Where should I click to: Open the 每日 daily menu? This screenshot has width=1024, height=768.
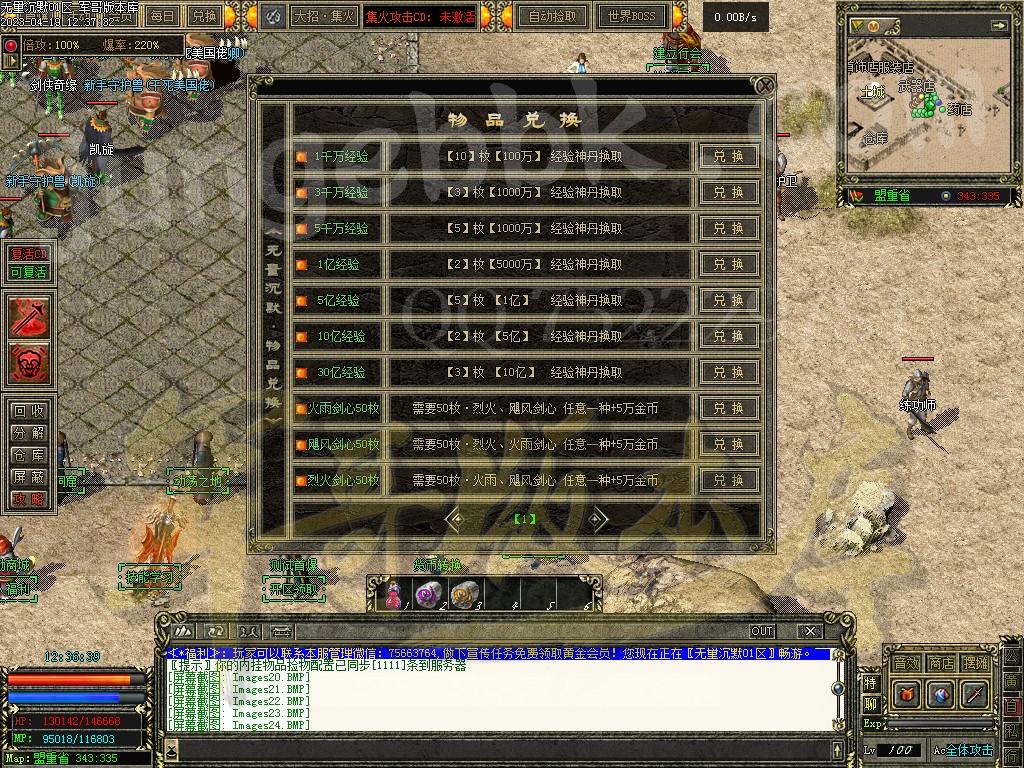tap(162, 16)
